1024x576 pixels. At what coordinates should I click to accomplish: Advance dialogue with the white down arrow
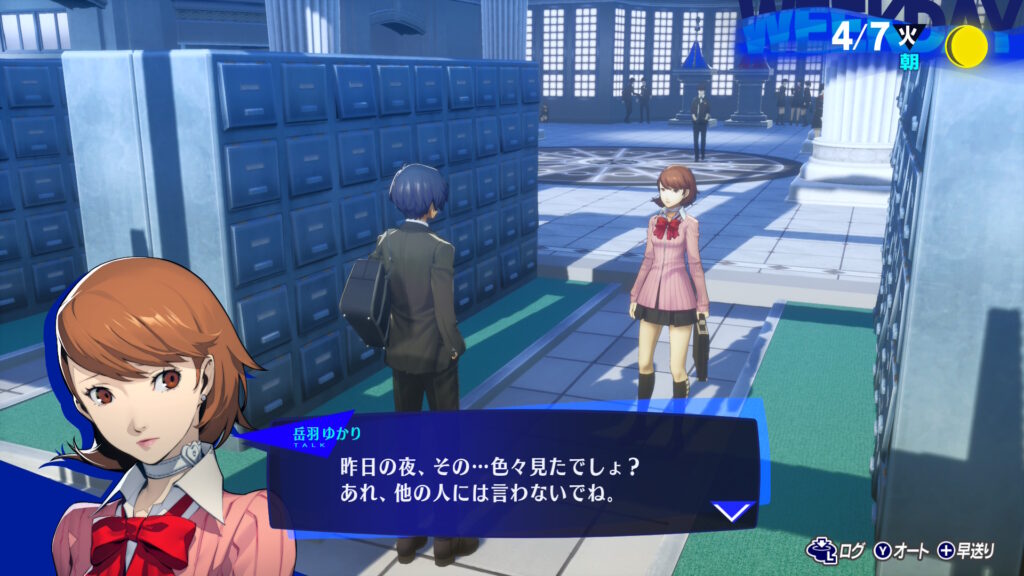[x=732, y=511]
